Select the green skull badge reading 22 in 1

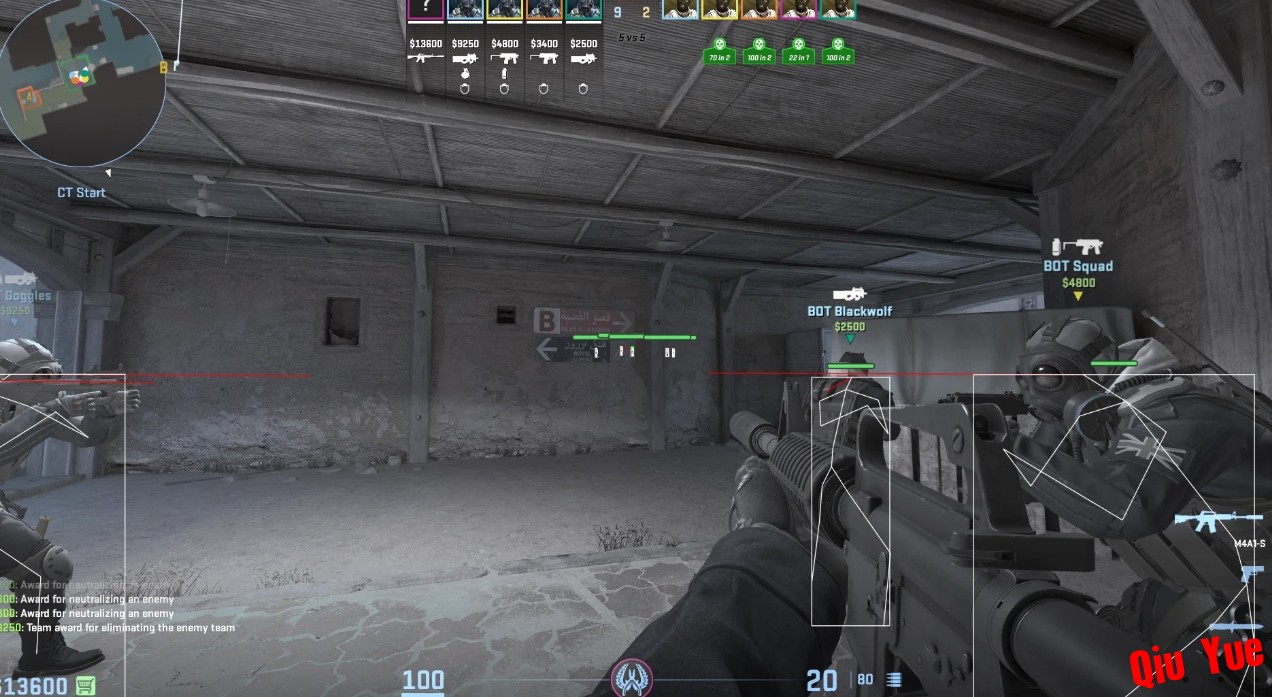click(x=797, y=51)
